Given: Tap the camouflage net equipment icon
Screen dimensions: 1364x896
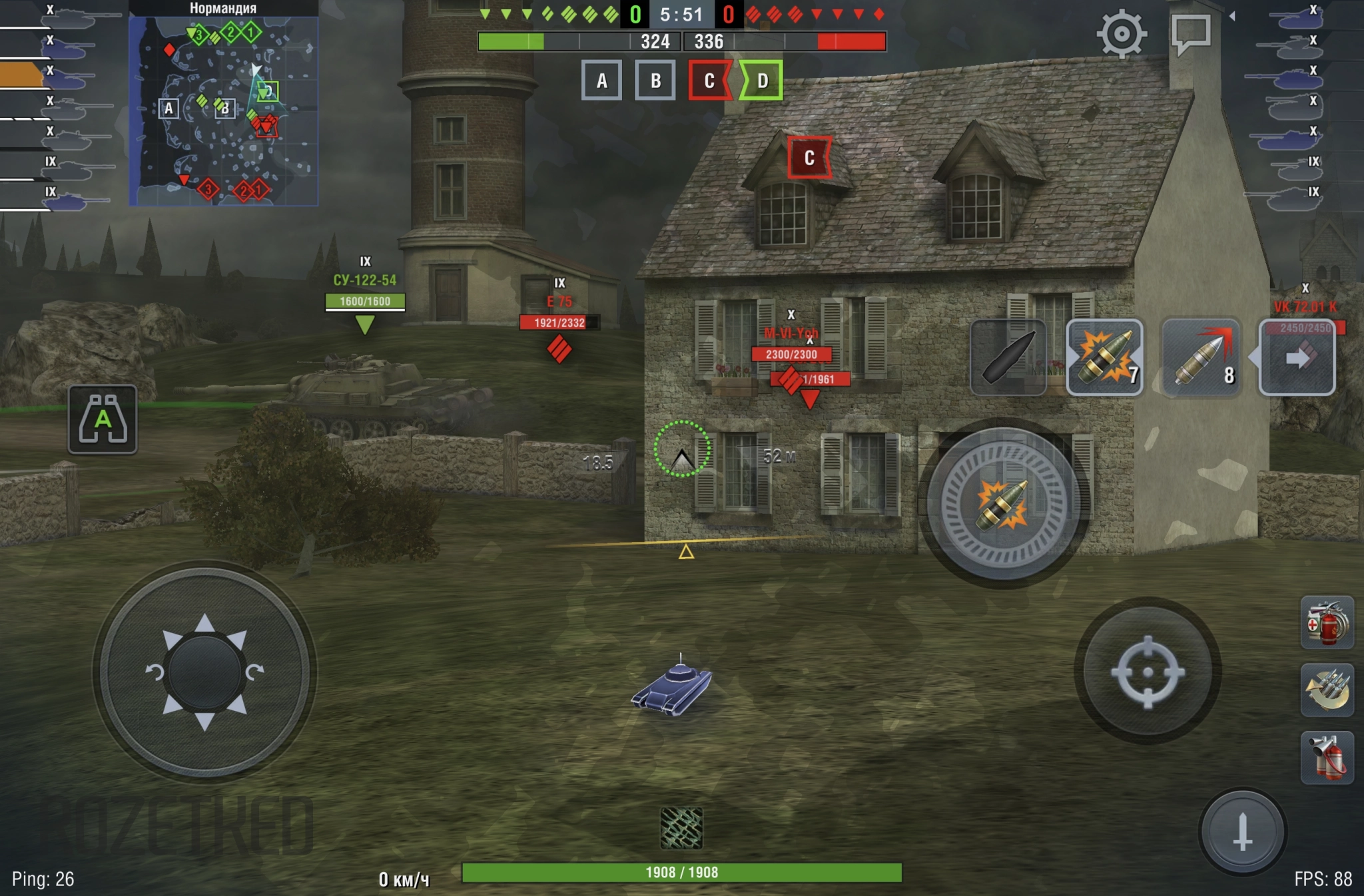Looking at the screenshot, I should tap(681, 828).
